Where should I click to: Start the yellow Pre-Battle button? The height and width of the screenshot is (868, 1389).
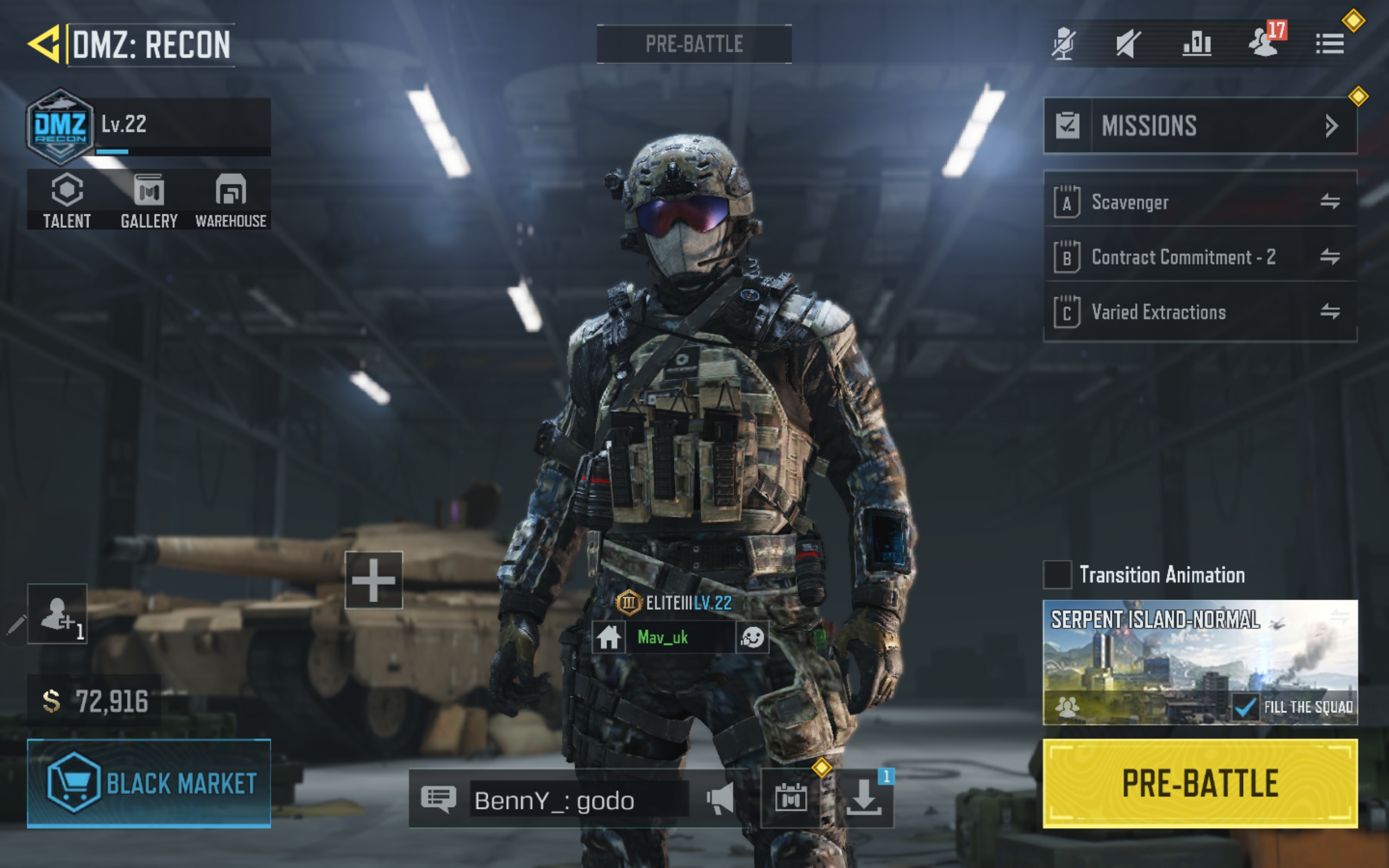1200,783
